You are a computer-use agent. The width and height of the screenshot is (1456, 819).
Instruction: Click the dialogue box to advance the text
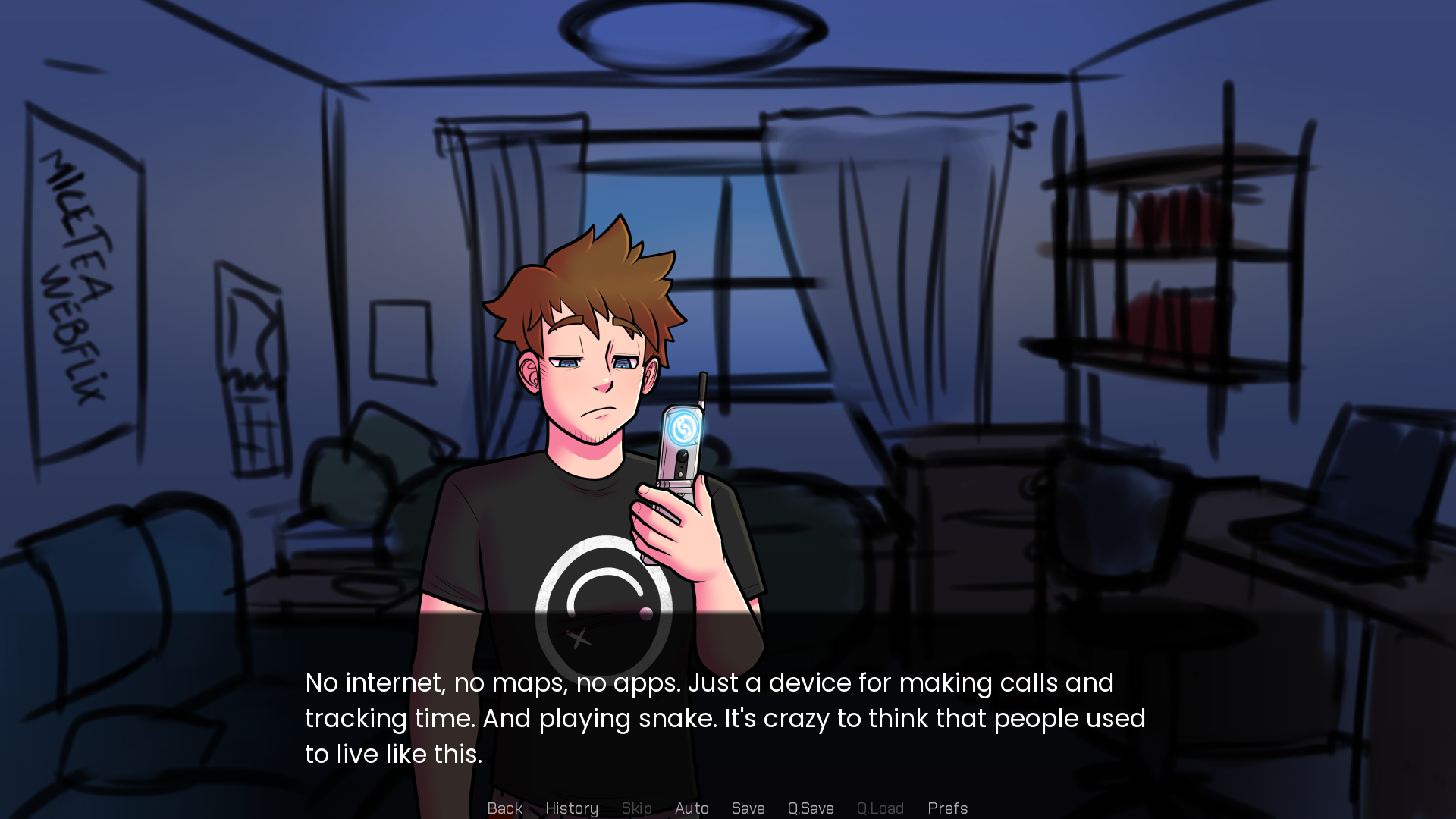click(728, 717)
